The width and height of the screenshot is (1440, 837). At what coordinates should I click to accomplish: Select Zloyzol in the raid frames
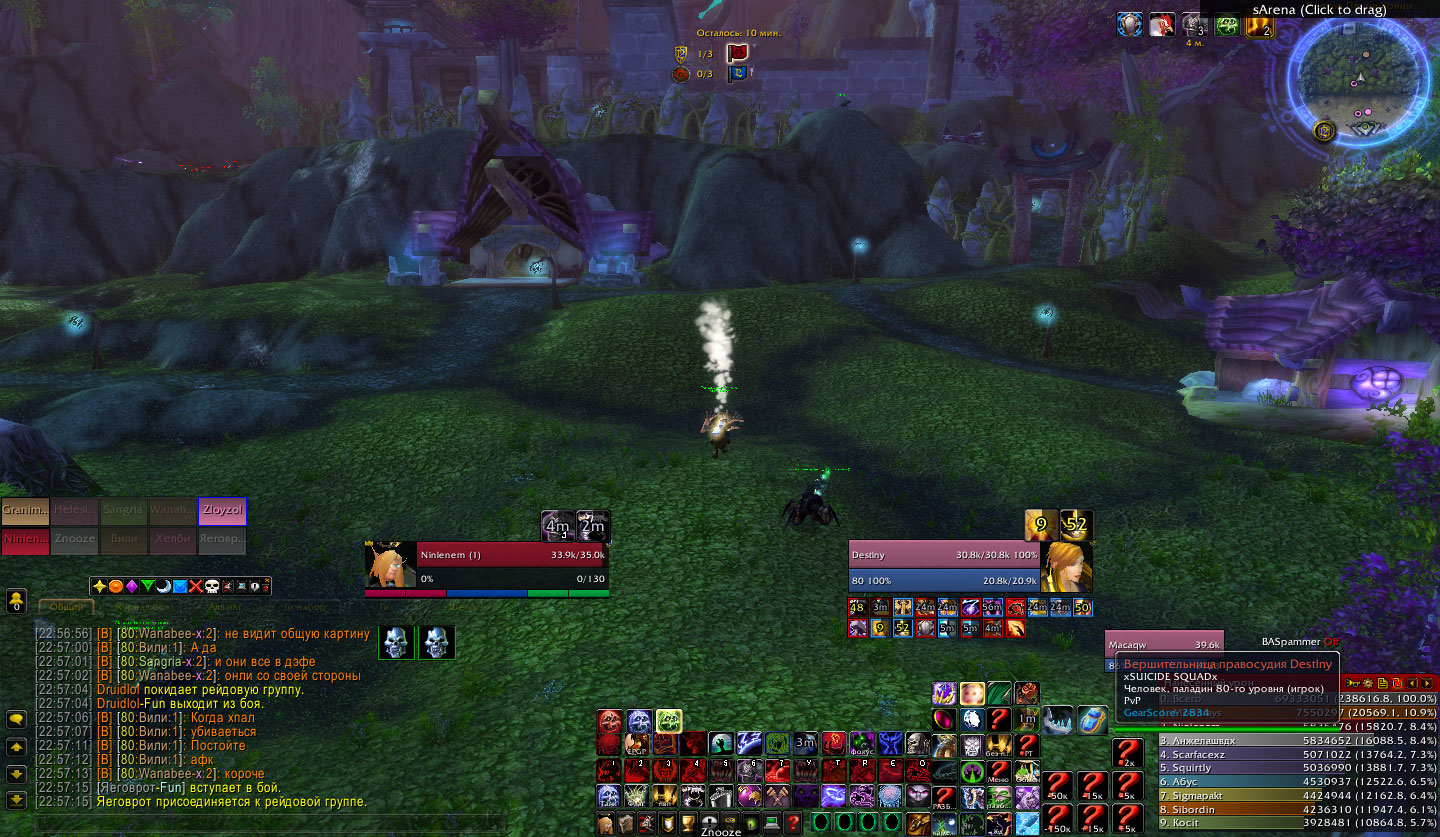[222, 511]
